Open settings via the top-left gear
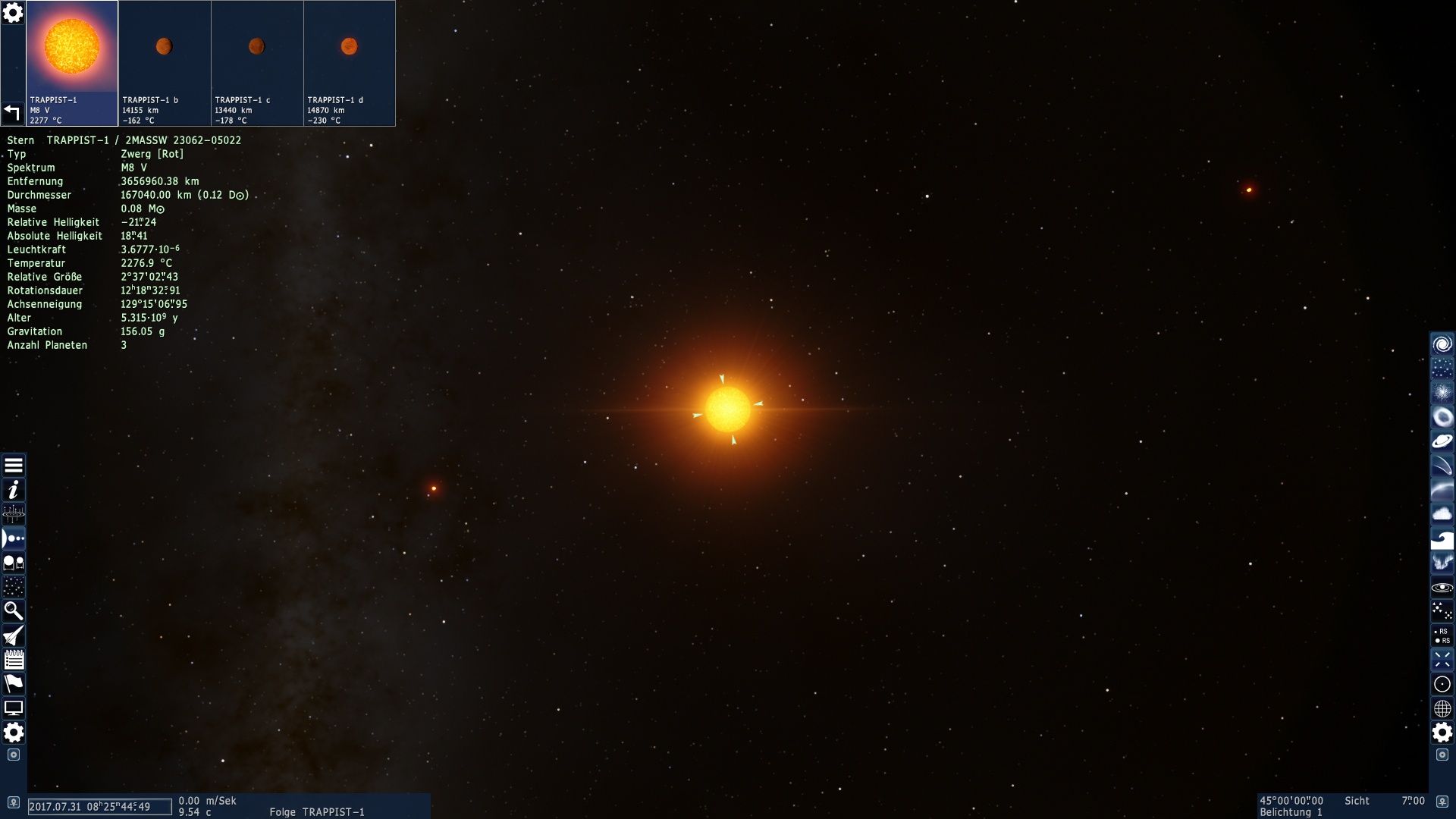Screen dimensions: 1456x819 coord(13,13)
